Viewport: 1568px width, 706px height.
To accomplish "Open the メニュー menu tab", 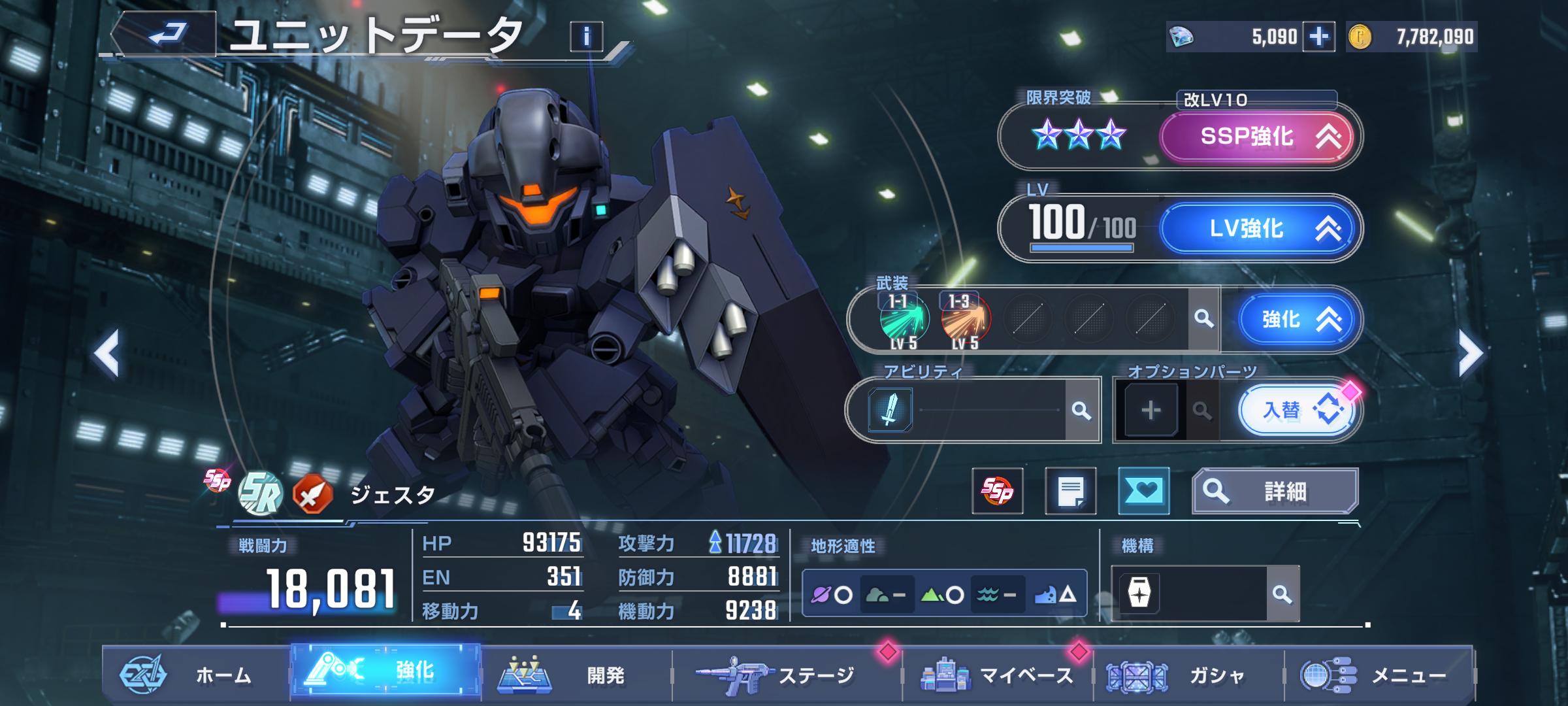I will point(1379,675).
